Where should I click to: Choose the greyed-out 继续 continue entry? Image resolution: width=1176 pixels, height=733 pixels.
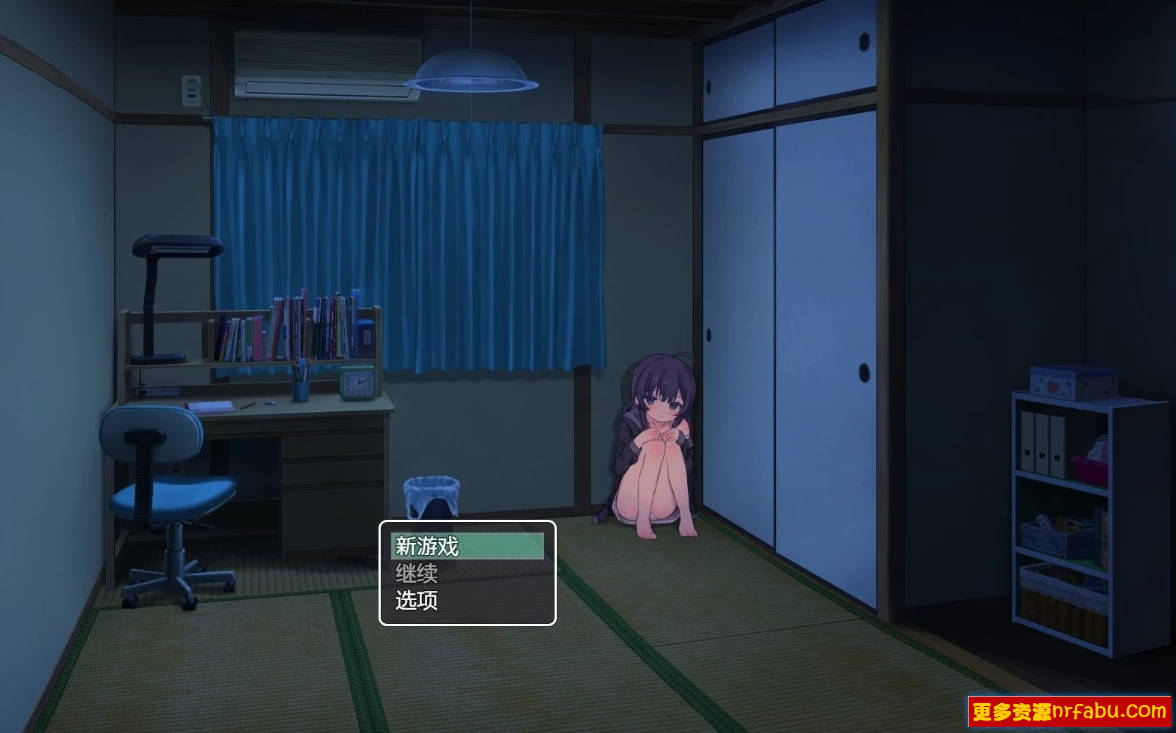coord(467,574)
